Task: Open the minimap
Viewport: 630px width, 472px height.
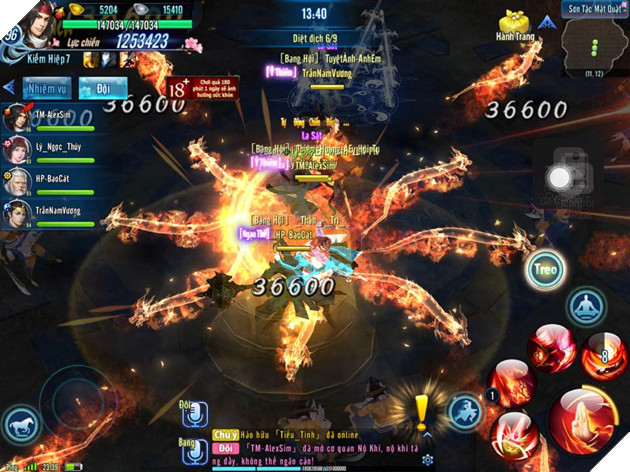Action: click(x=594, y=46)
